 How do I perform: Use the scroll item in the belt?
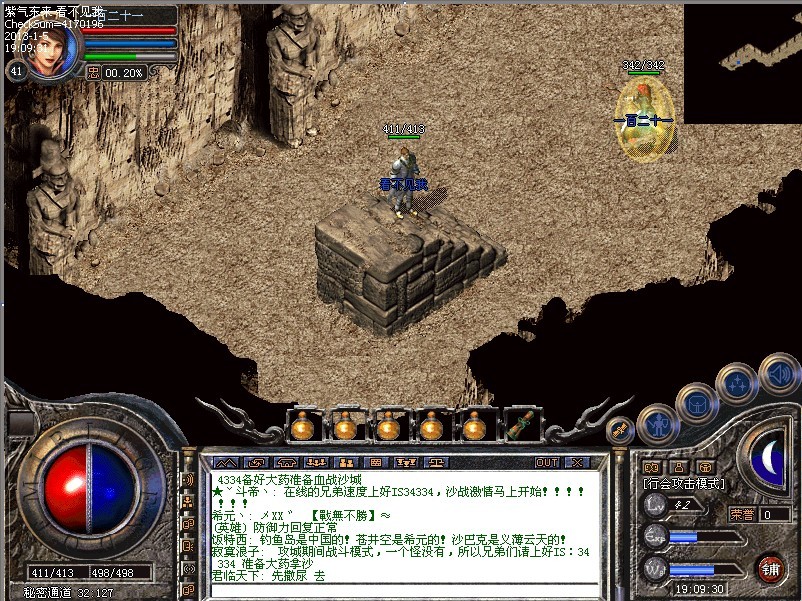(x=518, y=426)
